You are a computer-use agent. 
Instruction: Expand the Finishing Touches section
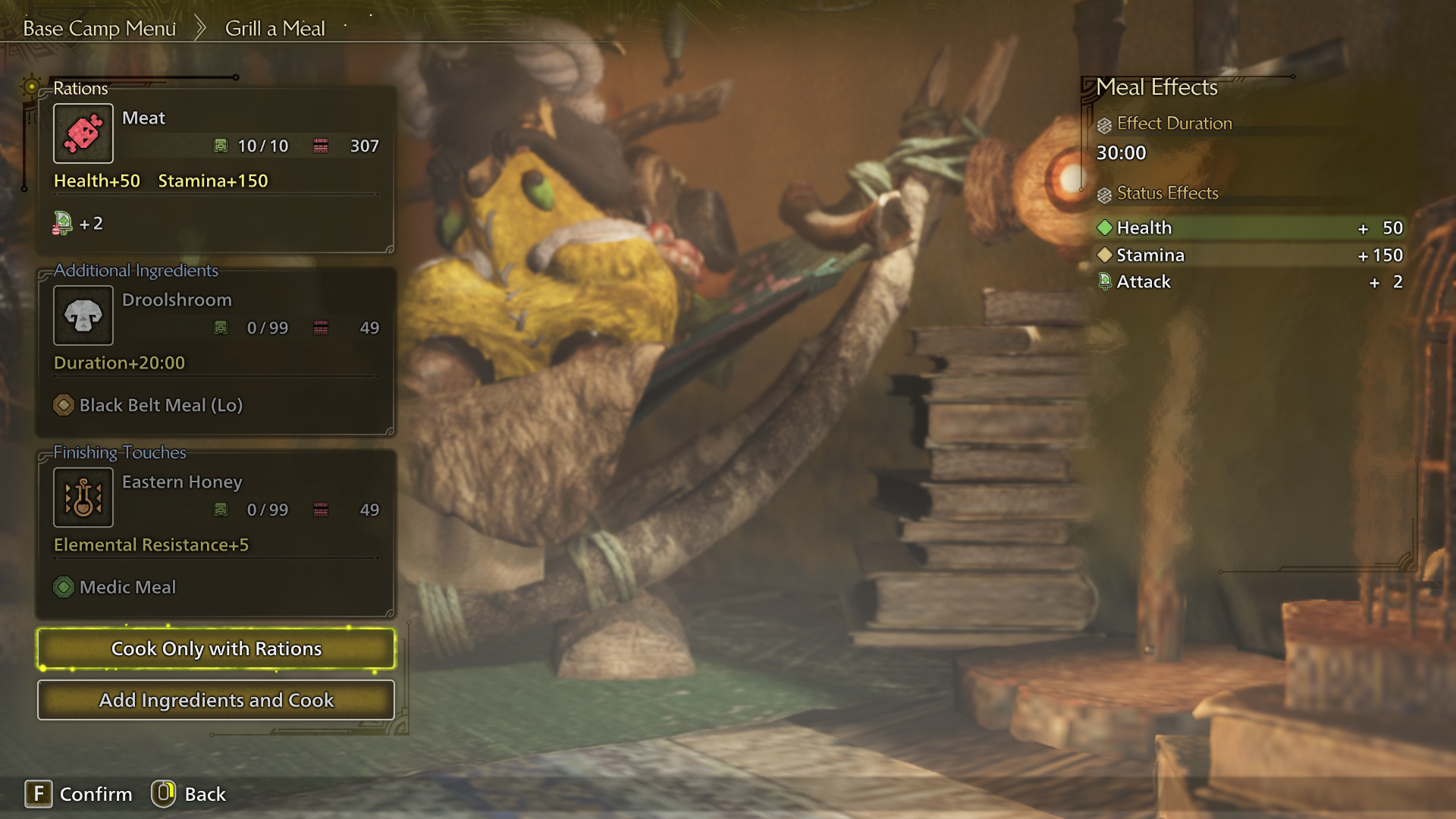pos(119,452)
